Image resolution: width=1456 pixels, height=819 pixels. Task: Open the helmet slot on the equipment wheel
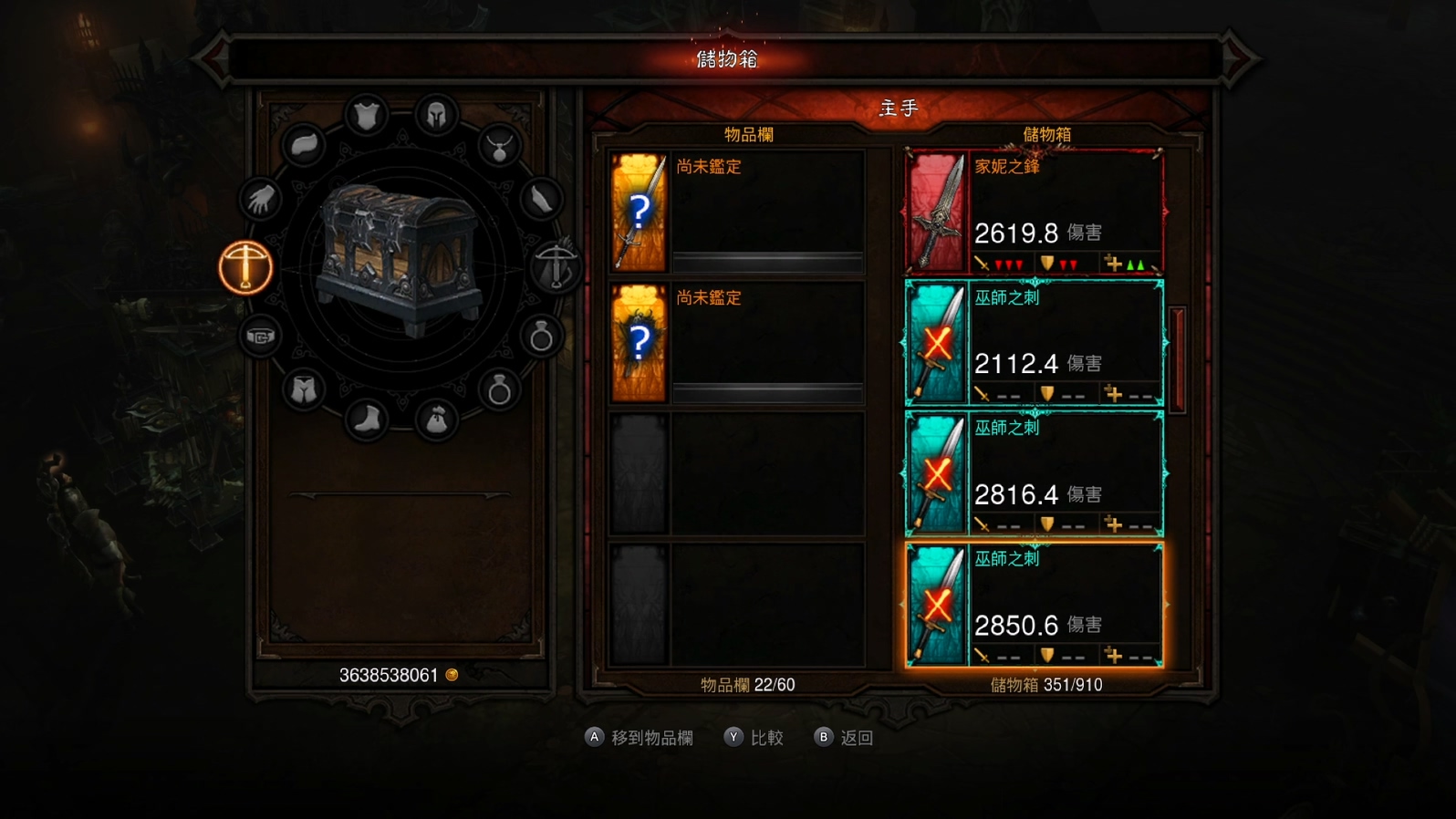(436, 116)
